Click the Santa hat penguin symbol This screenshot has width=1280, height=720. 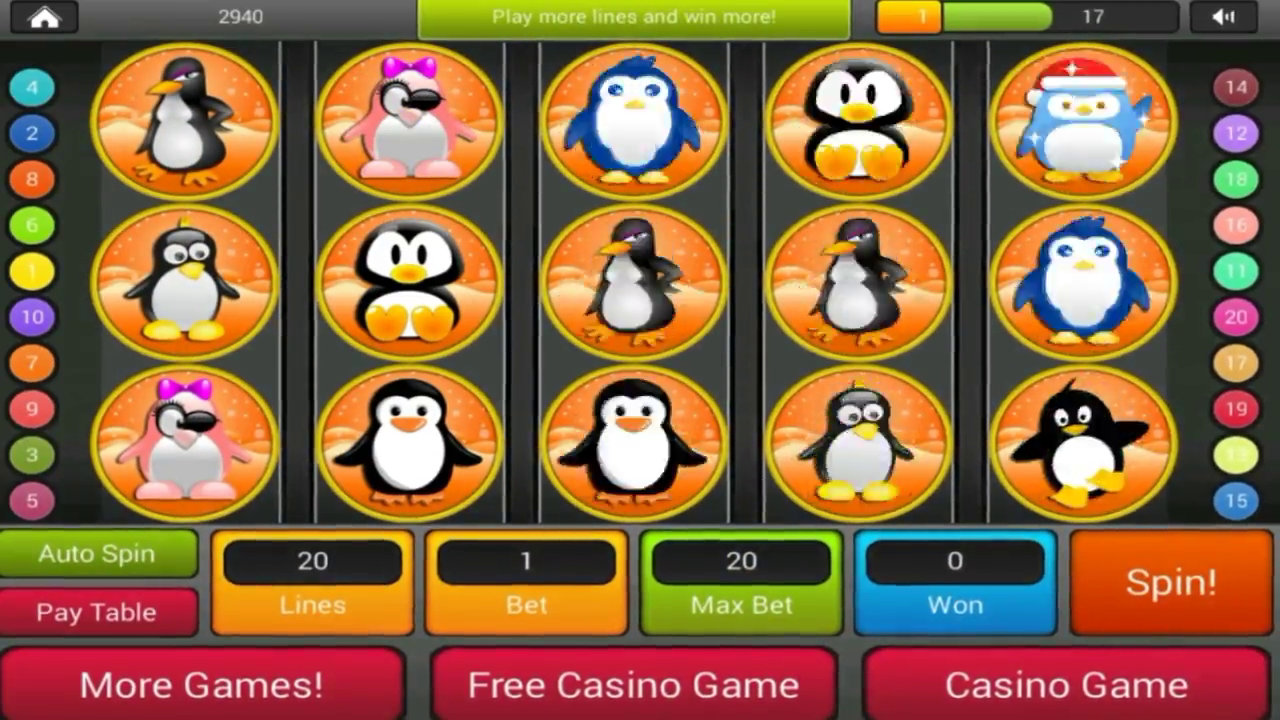pos(1083,118)
